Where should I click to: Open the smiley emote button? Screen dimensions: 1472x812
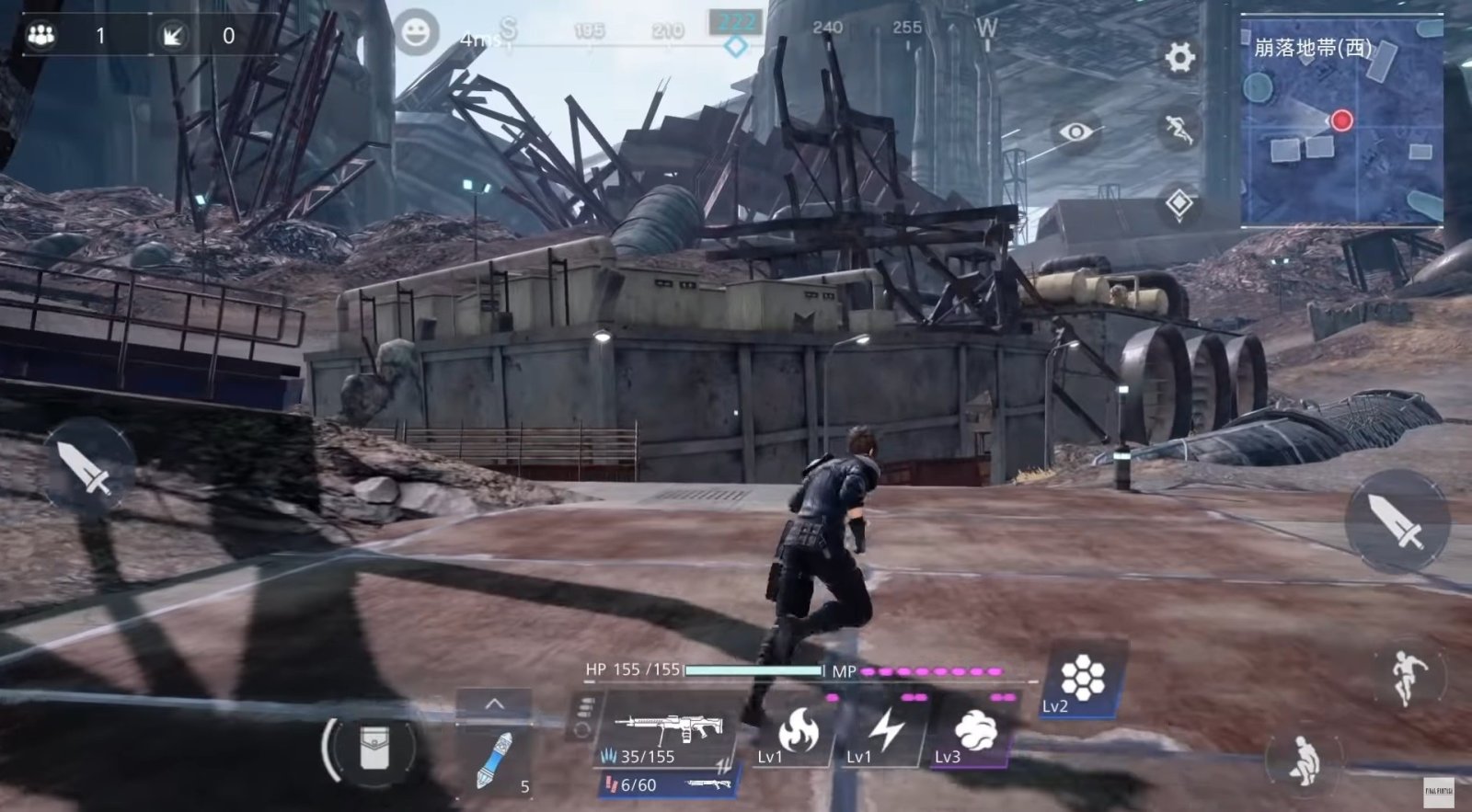click(416, 34)
